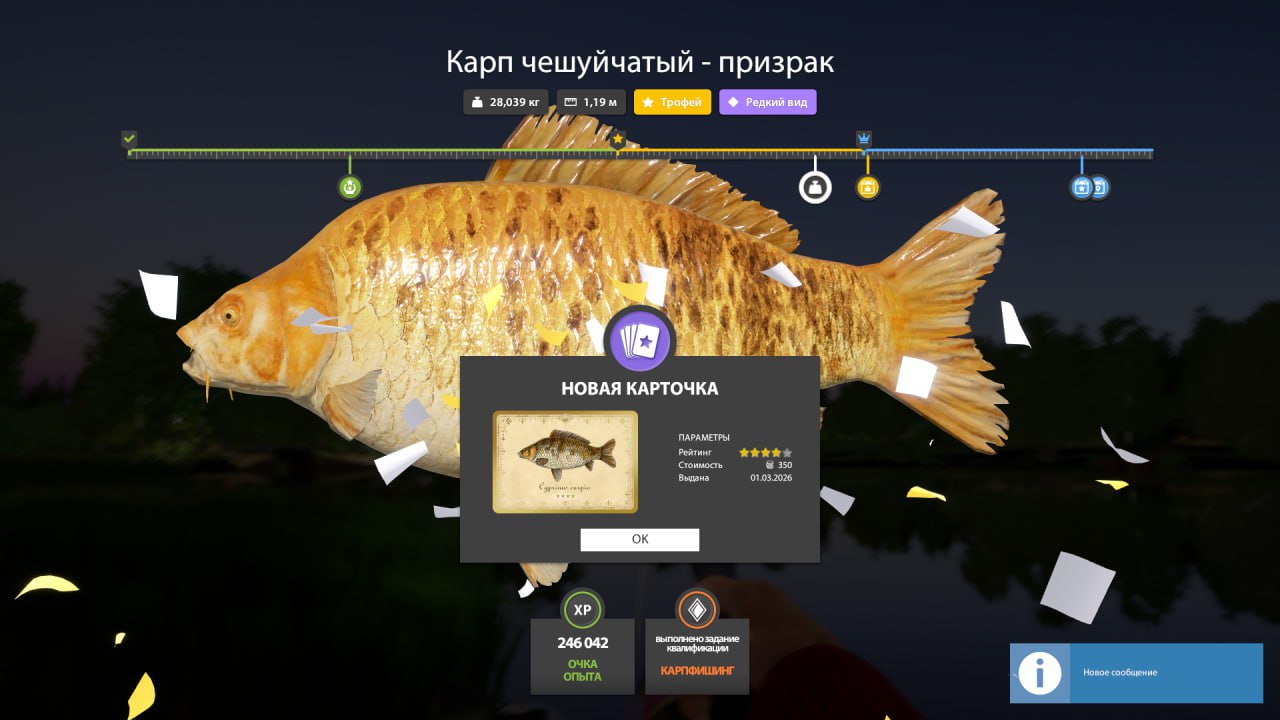Click the green checkmark marker on the scale
The image size is (1280, 720).
128,137
